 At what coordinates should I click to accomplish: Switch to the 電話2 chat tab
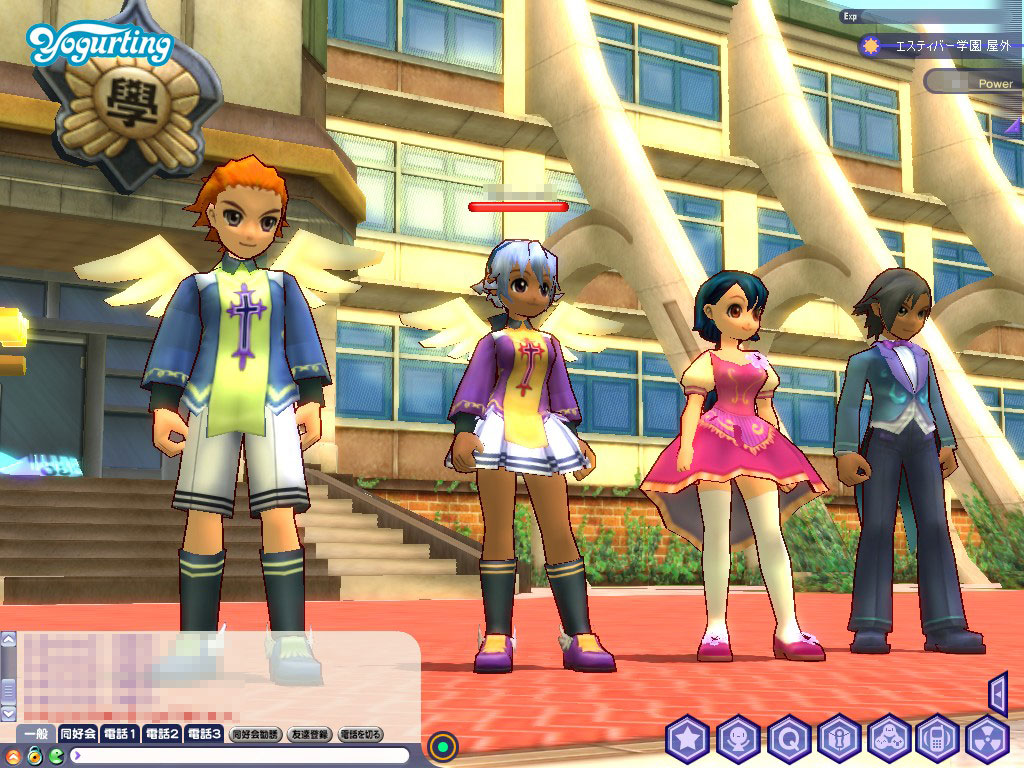[x=162, y=734]
